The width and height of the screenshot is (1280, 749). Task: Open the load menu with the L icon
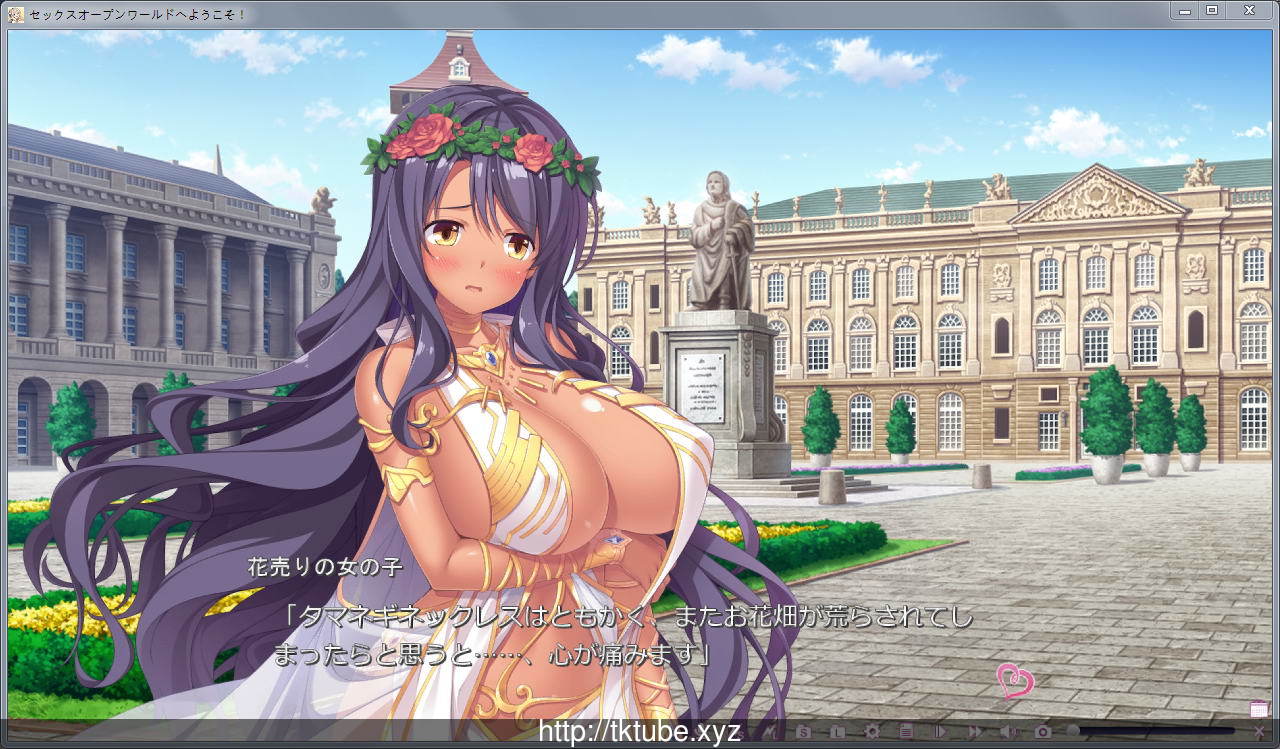pyautogui.click(x=839, y=732)
